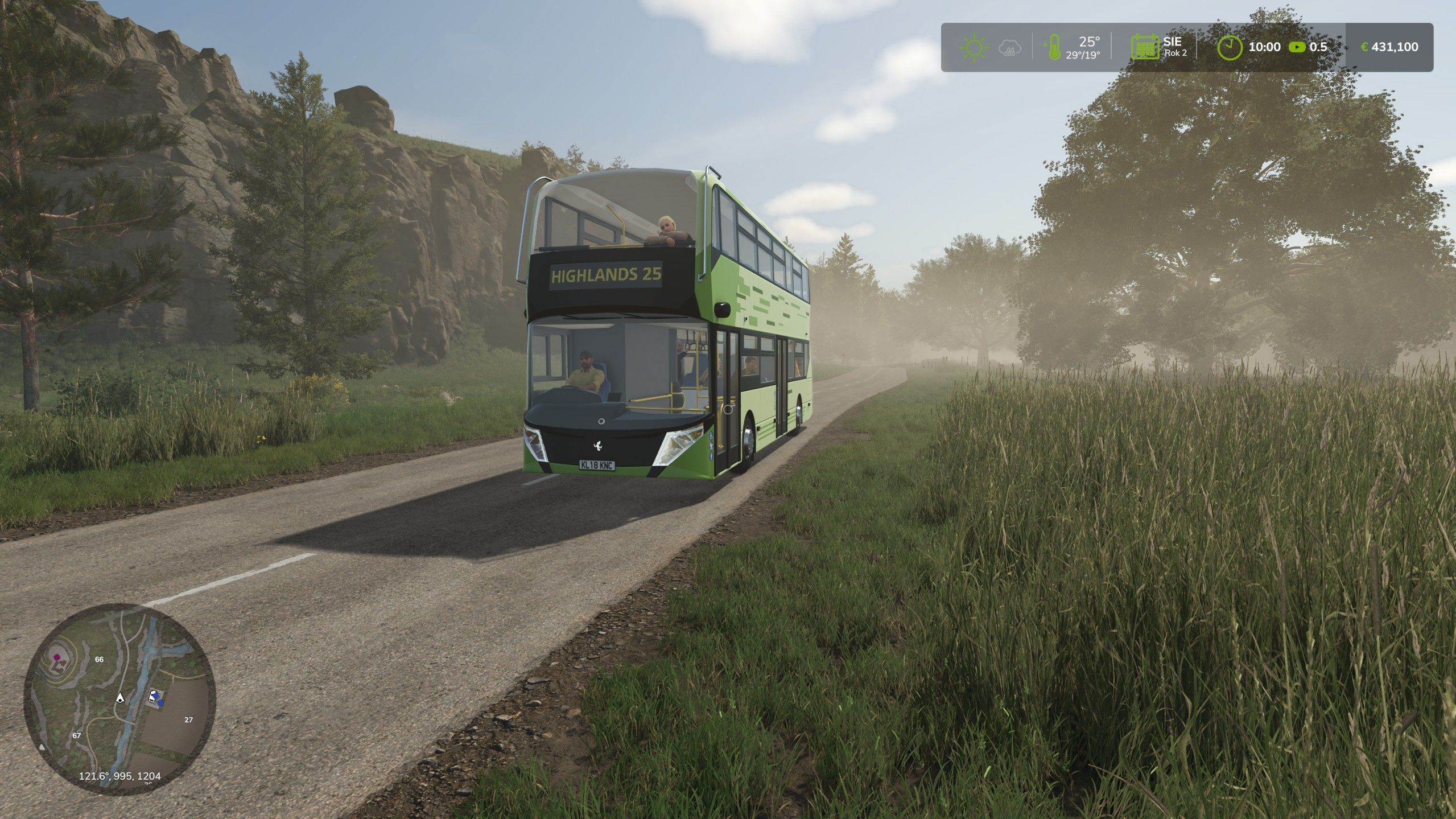Click the rain cloud forecast icon
This screenshot has height=819, width=1456.
(1009, 48)
